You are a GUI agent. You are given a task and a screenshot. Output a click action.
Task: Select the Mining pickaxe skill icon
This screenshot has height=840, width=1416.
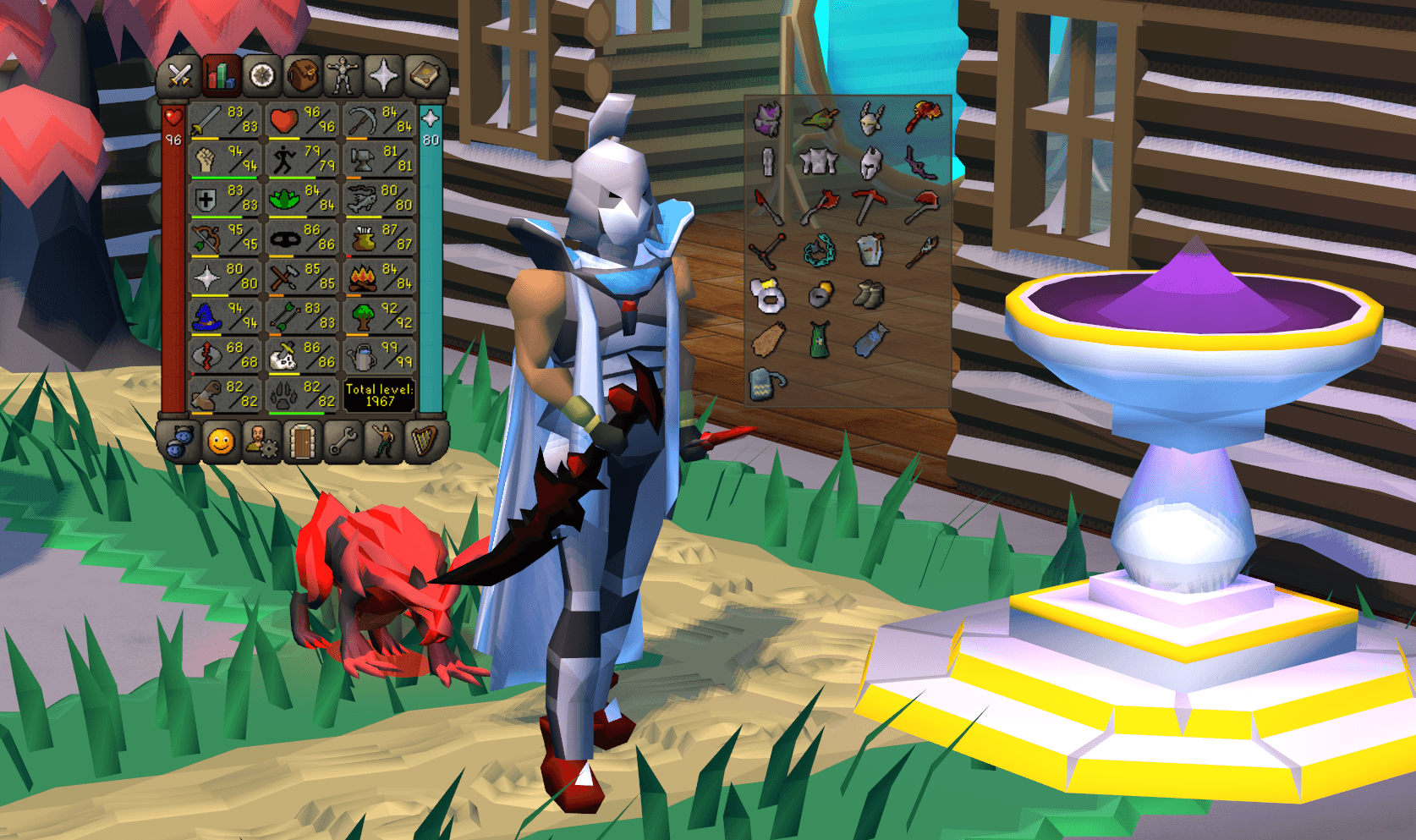pyautogui.click(x=362, y=118)
